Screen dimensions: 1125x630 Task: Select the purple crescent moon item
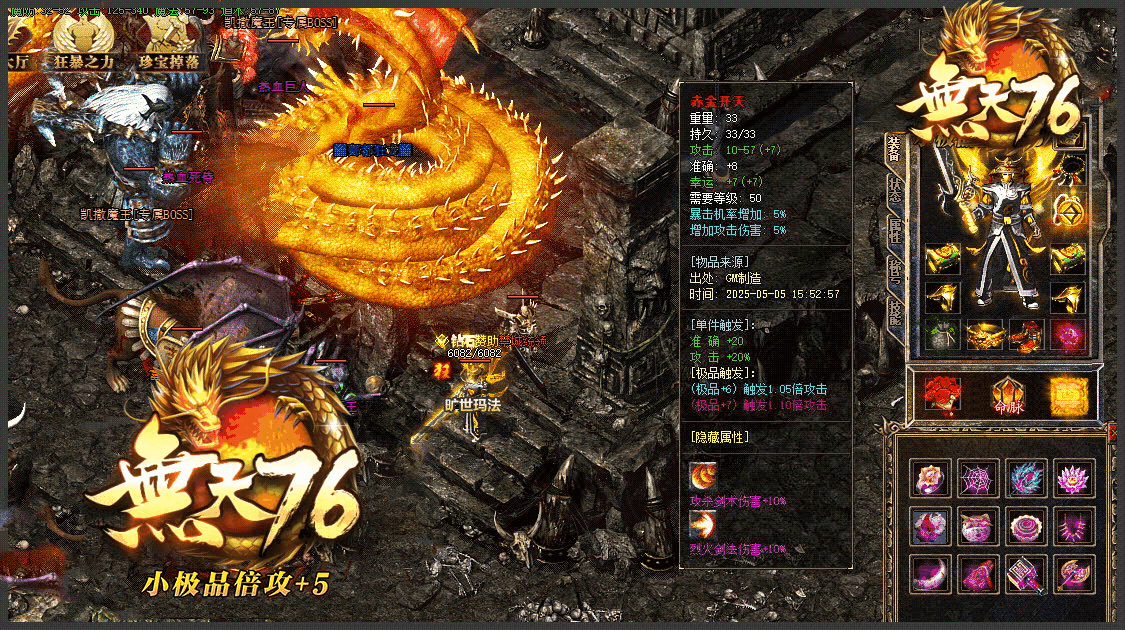coord(929,574)
